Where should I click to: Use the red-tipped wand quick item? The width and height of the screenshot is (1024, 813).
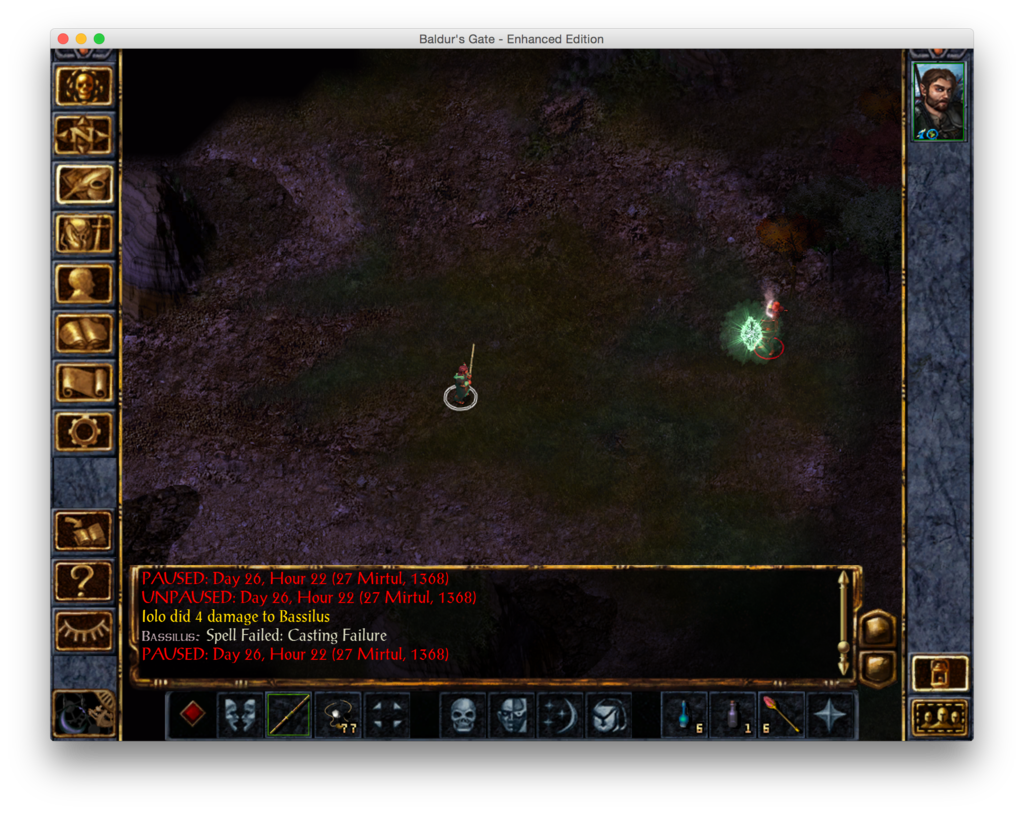click(783, 714)
